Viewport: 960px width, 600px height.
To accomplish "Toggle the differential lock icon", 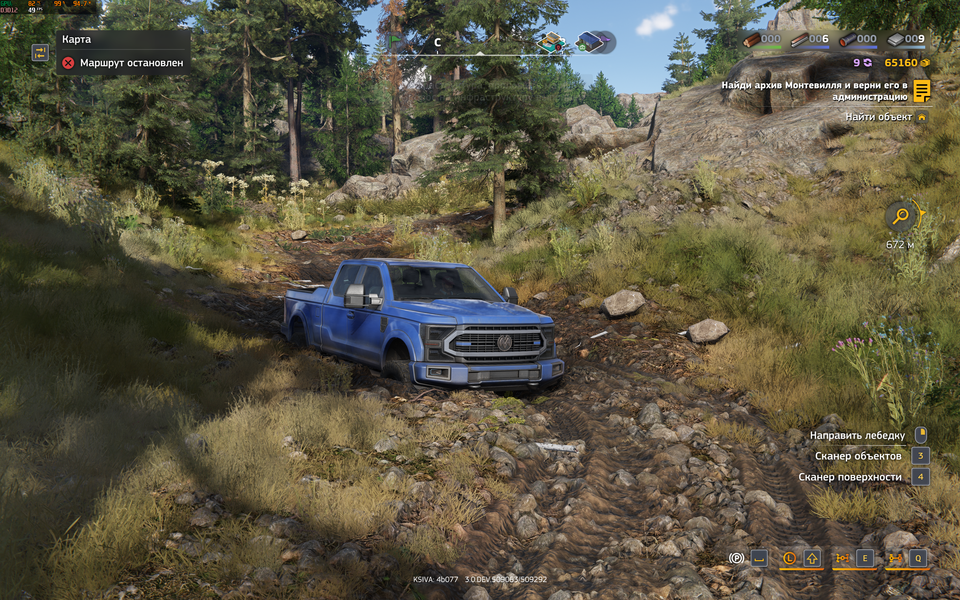I will point(895,558).
